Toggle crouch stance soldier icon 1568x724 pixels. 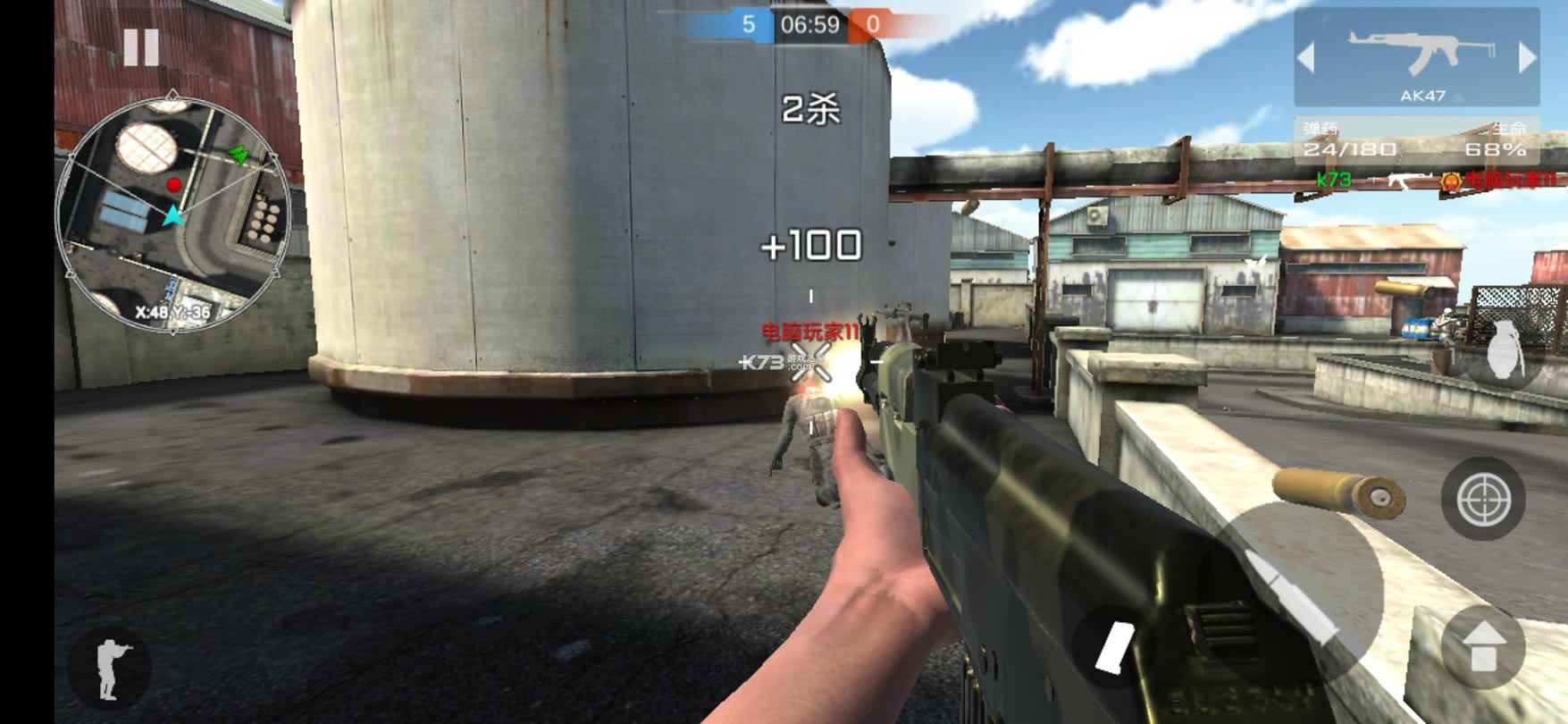pyautogui.click(x=109, y=669)
